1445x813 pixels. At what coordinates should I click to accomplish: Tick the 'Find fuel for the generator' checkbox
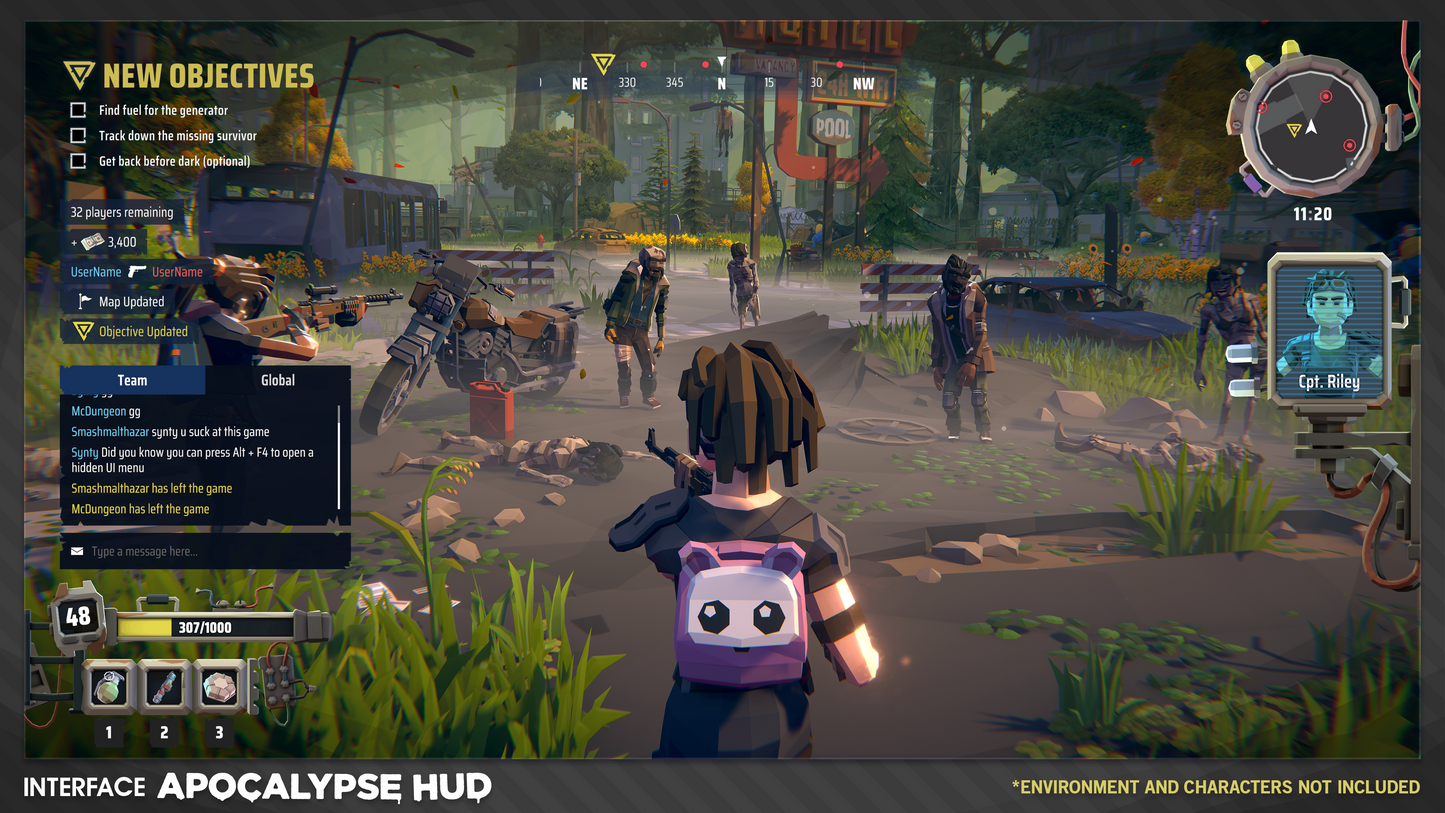pos(78,110)
